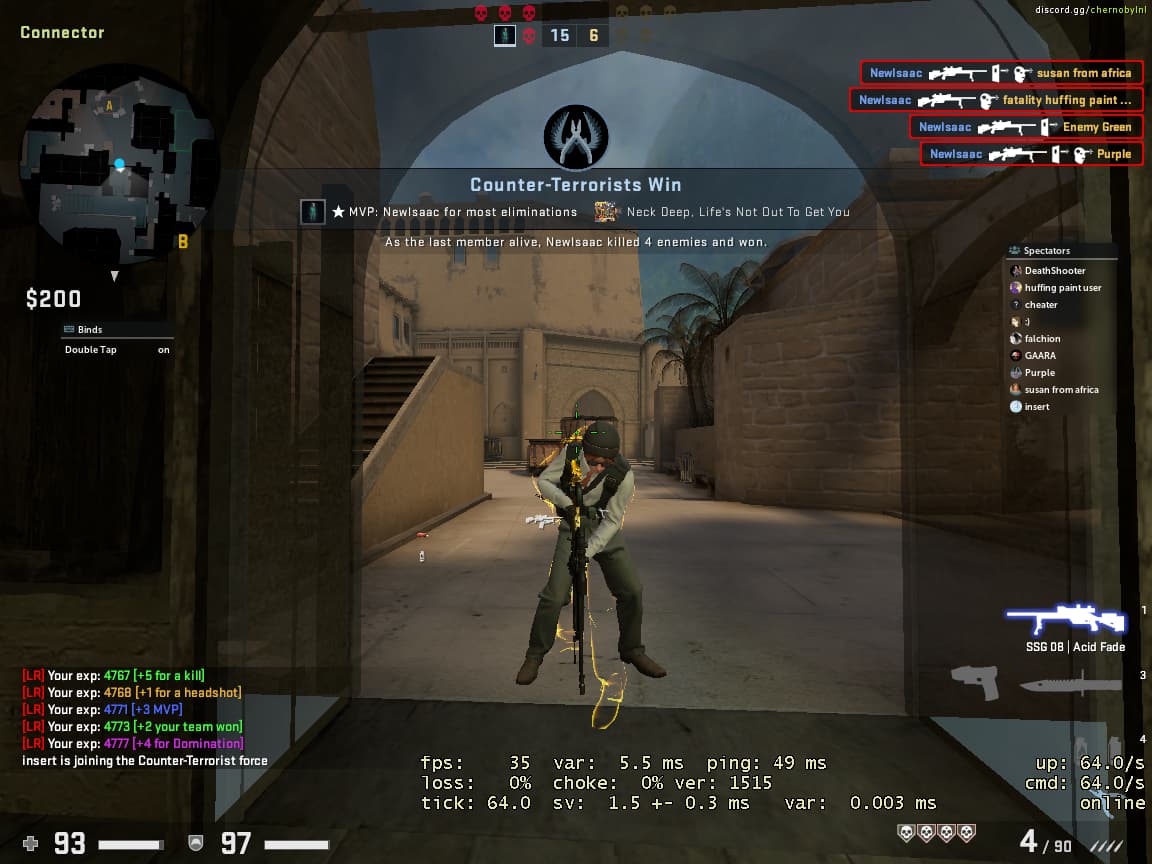
Task: Click the MVP player avatar in win banner
Action: (313, 212)
